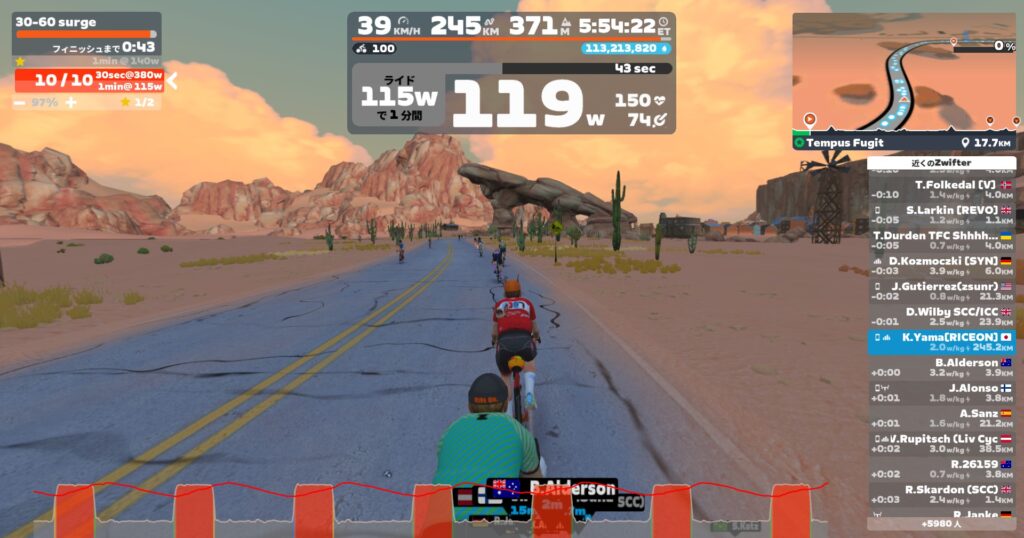
Task: Pick R.26159 in the nearby list
Action: (x=941, y=468)
